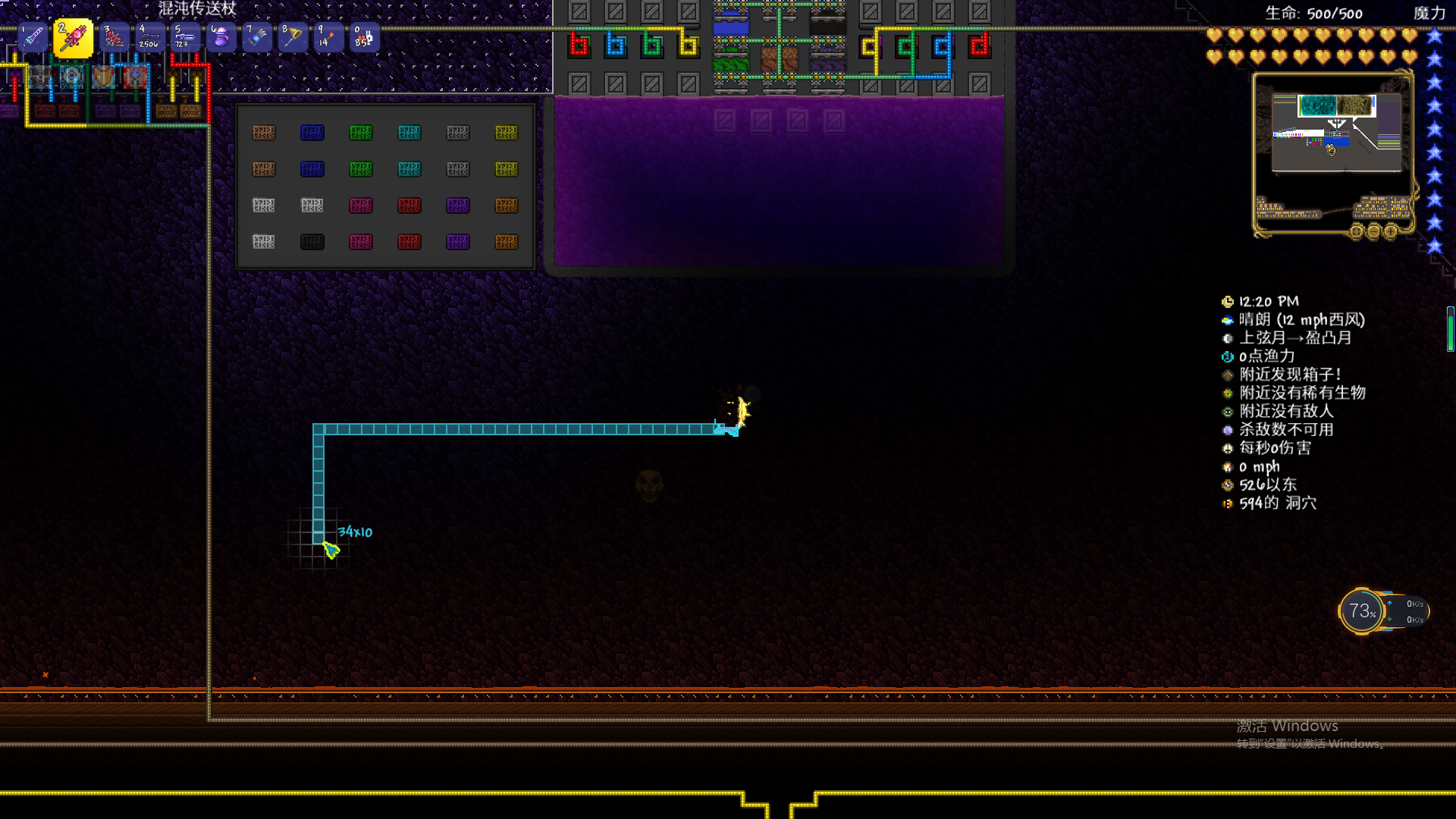
Task: Equip the gun with 2506 ammo
Action: click(x=149, y=37)
